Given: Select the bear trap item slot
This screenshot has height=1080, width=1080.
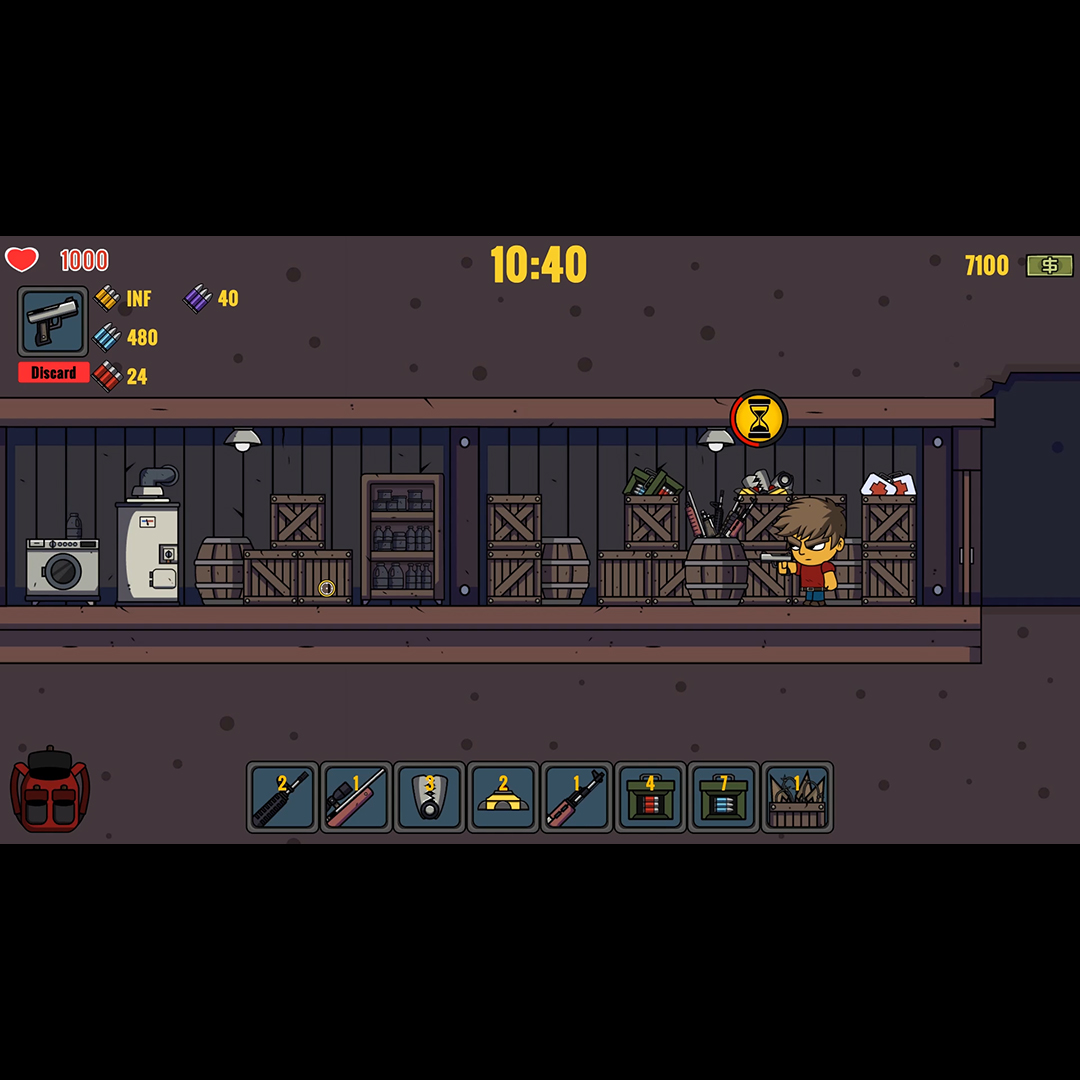Looking at the screenshot, I should [430, 797].
